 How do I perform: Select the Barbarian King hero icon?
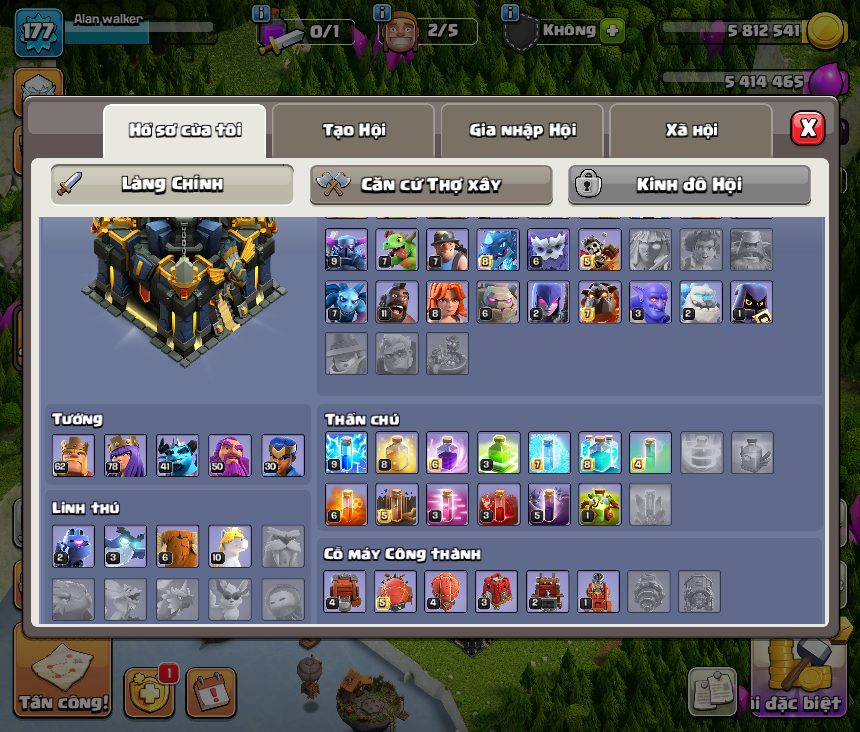pyautogui.click(x=73, y=455)
